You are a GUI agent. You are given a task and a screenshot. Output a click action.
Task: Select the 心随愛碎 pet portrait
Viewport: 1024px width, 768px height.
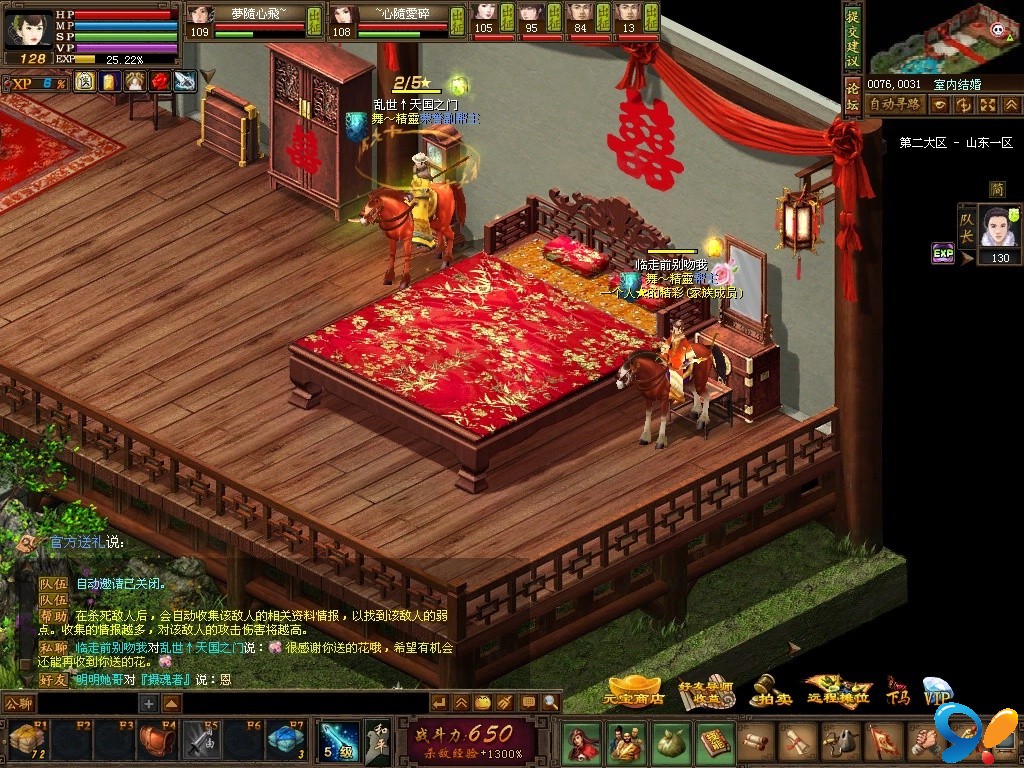click(x=344, y=15)
